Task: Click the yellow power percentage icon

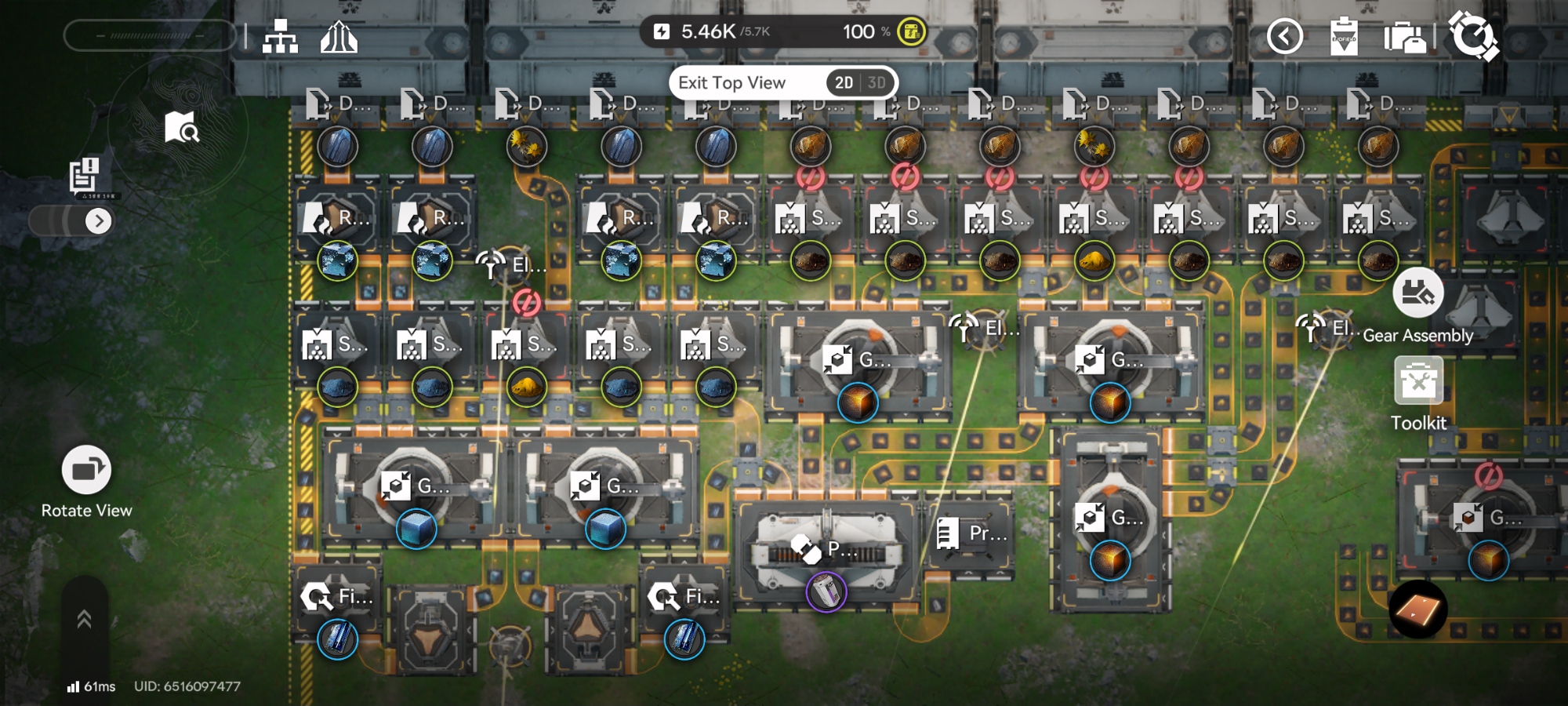Action: pyautogui.click(x=911, y=32)
